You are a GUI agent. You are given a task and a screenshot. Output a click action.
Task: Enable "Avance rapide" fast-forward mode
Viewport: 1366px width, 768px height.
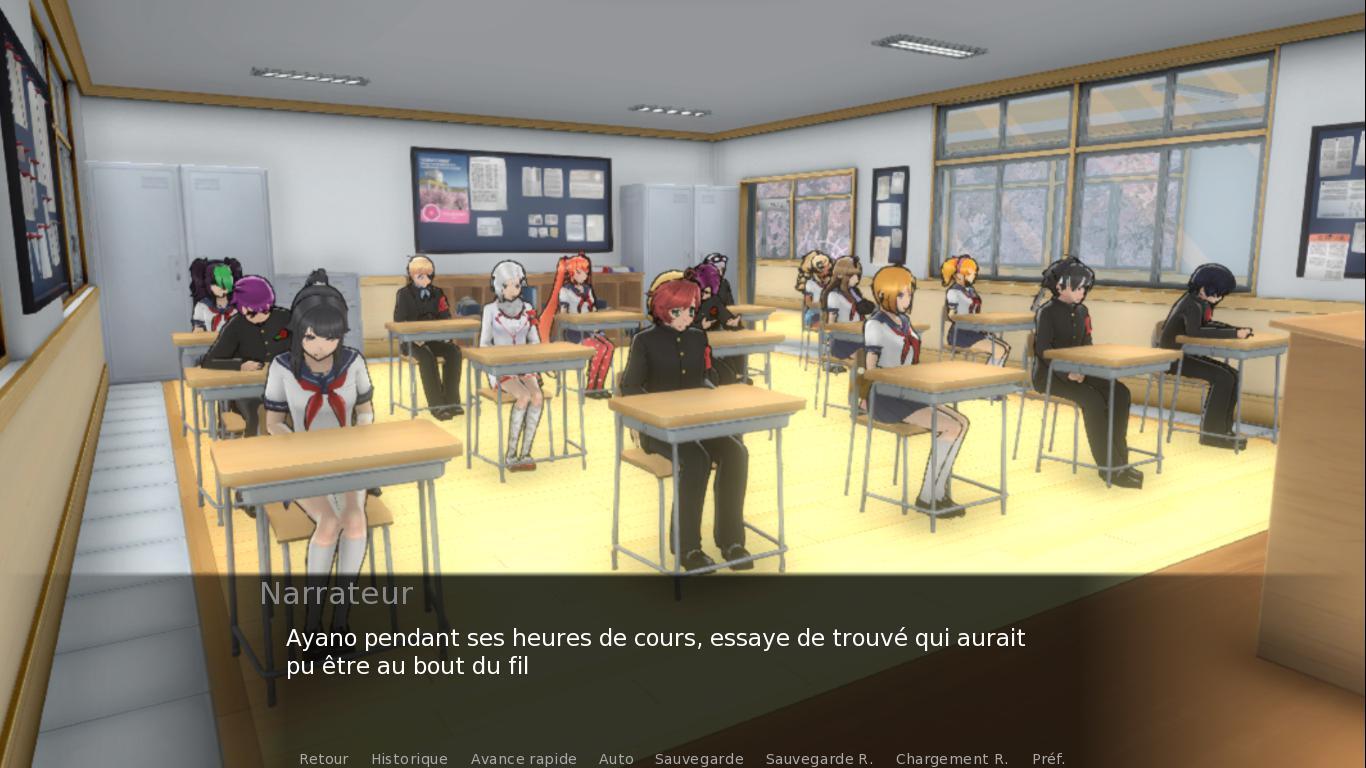[523, 759]
